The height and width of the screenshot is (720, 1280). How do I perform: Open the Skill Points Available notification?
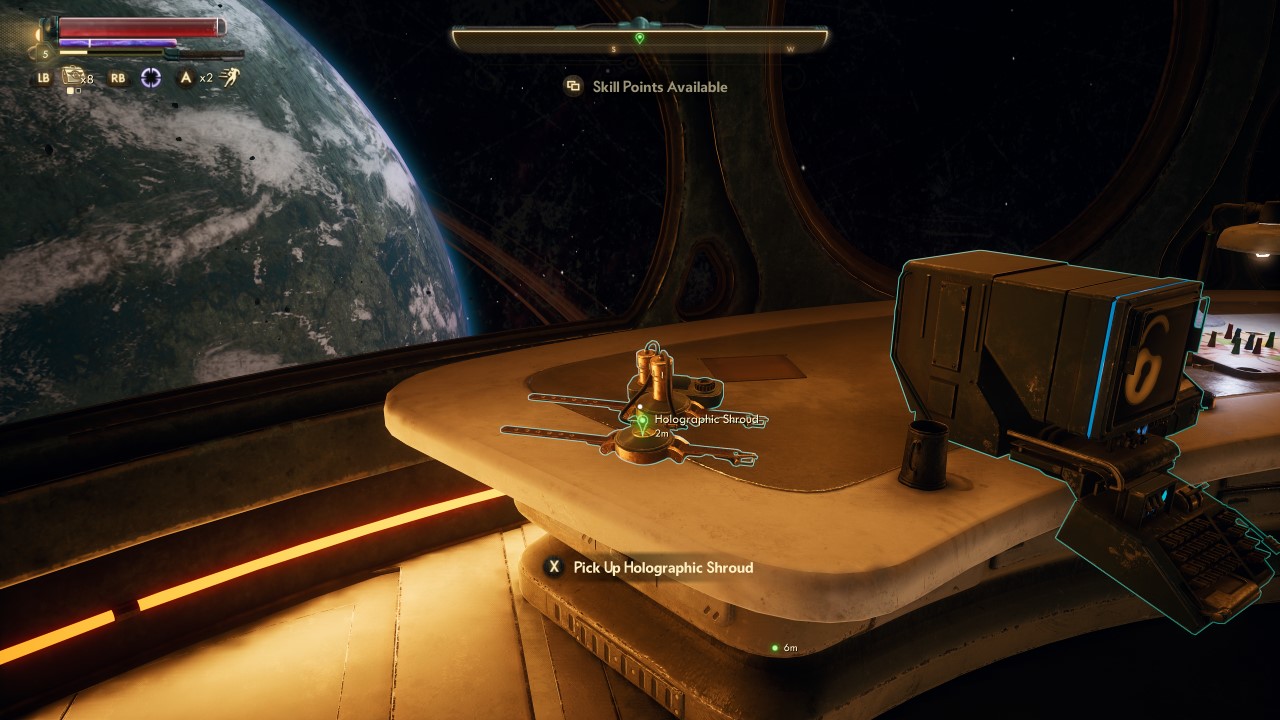tap(646, 87)
